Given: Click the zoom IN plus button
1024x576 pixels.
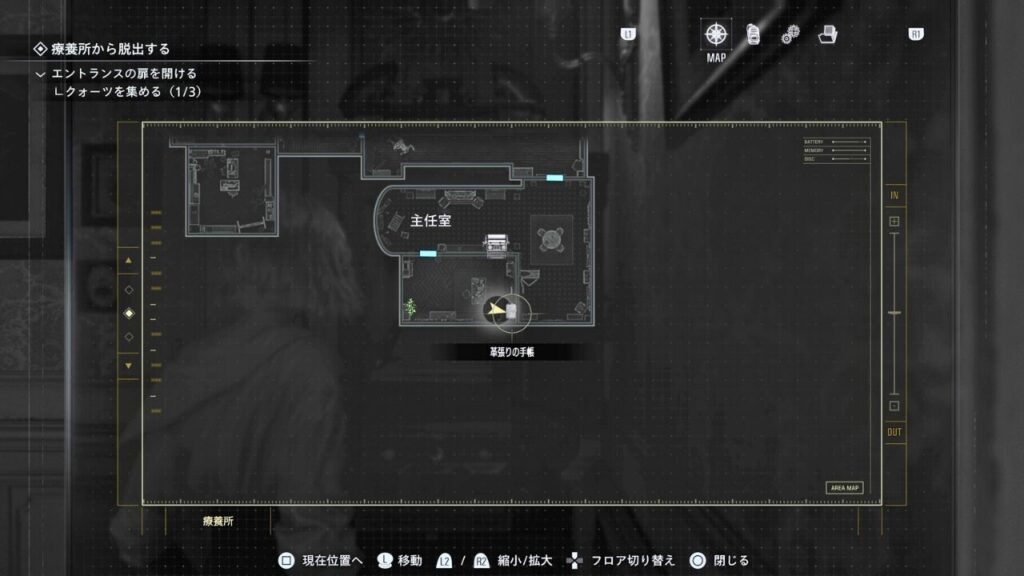Looking at the screenshot, I should (x=894, y=221).
